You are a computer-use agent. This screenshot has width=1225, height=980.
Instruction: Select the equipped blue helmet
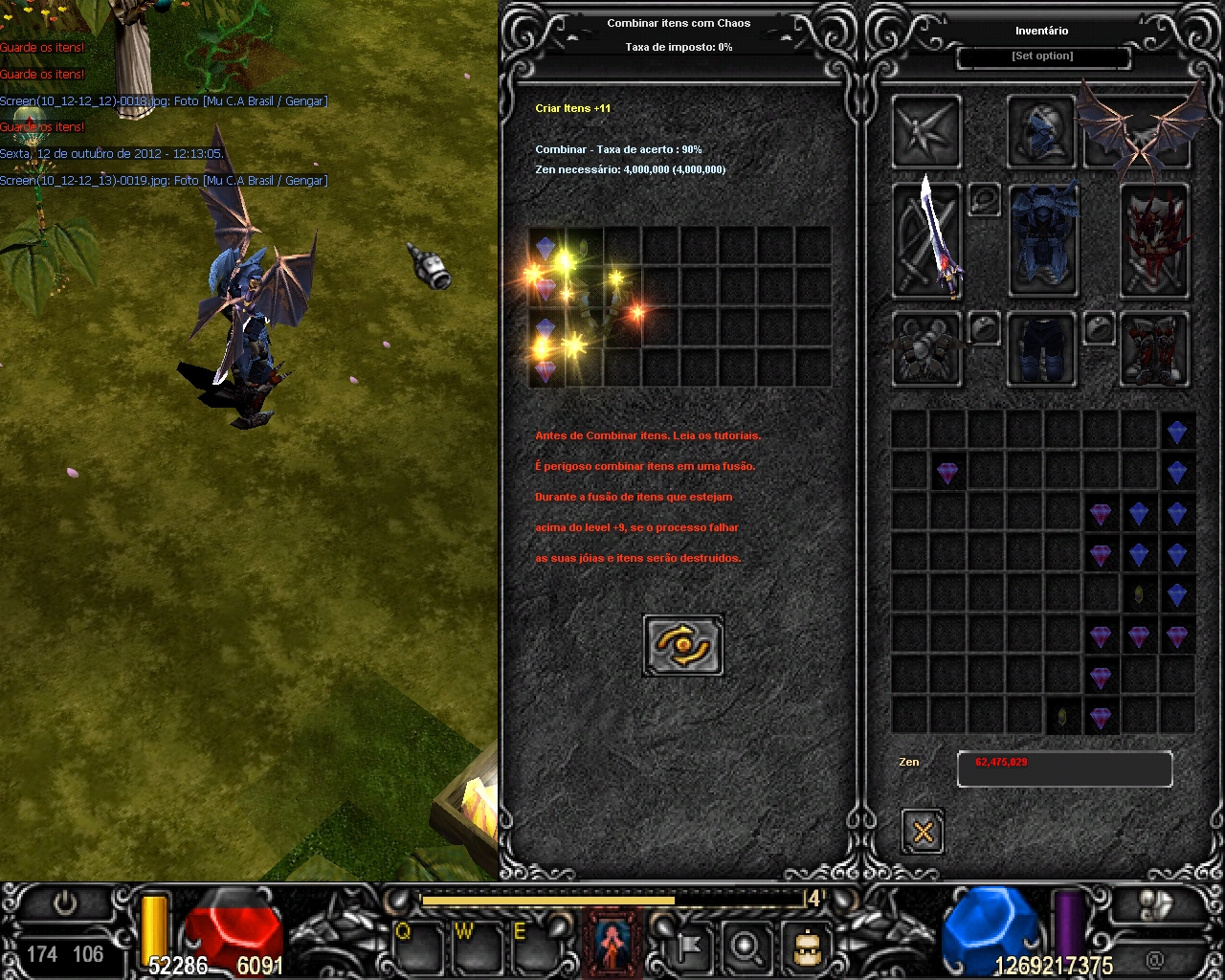(x=1041, y=132)
